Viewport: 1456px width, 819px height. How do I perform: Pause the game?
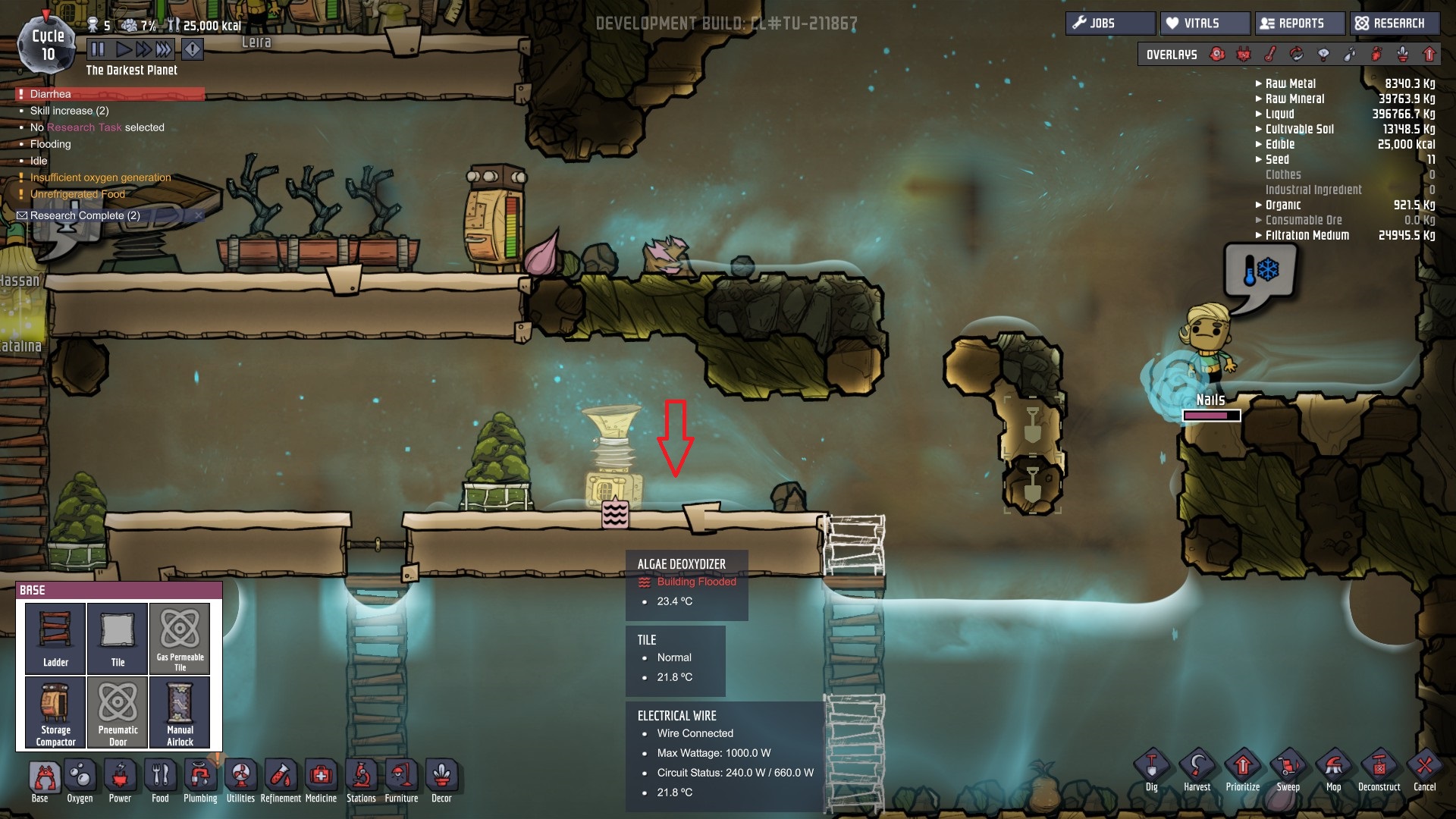pyautogui.click(x=98, y=50)
